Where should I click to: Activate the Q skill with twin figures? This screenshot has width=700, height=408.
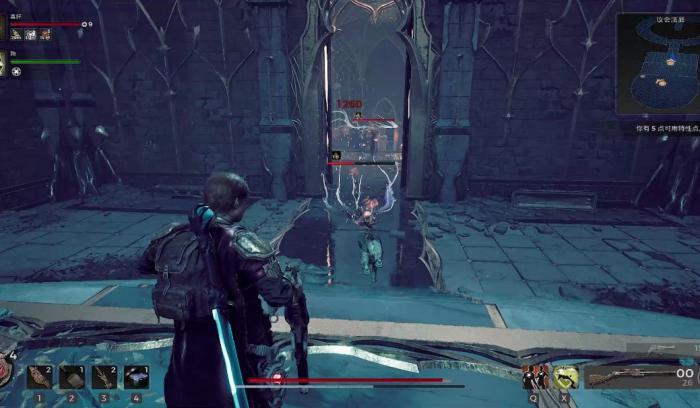pos(536,377)
